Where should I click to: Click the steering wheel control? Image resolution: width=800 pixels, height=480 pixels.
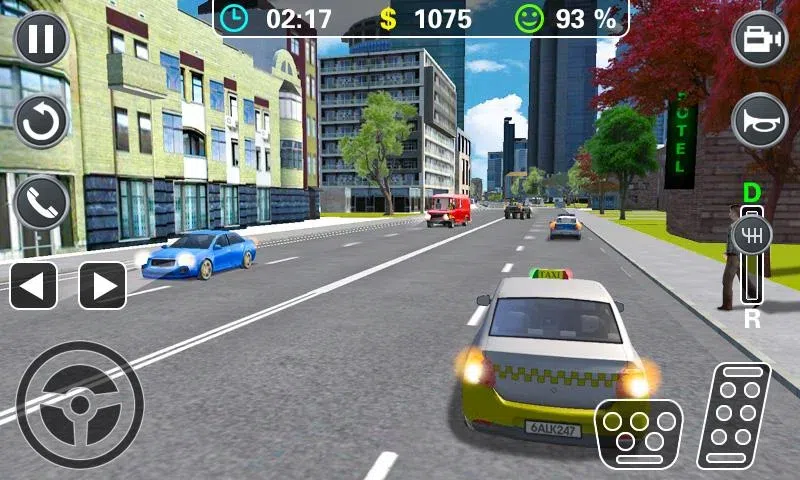point(80,404)
